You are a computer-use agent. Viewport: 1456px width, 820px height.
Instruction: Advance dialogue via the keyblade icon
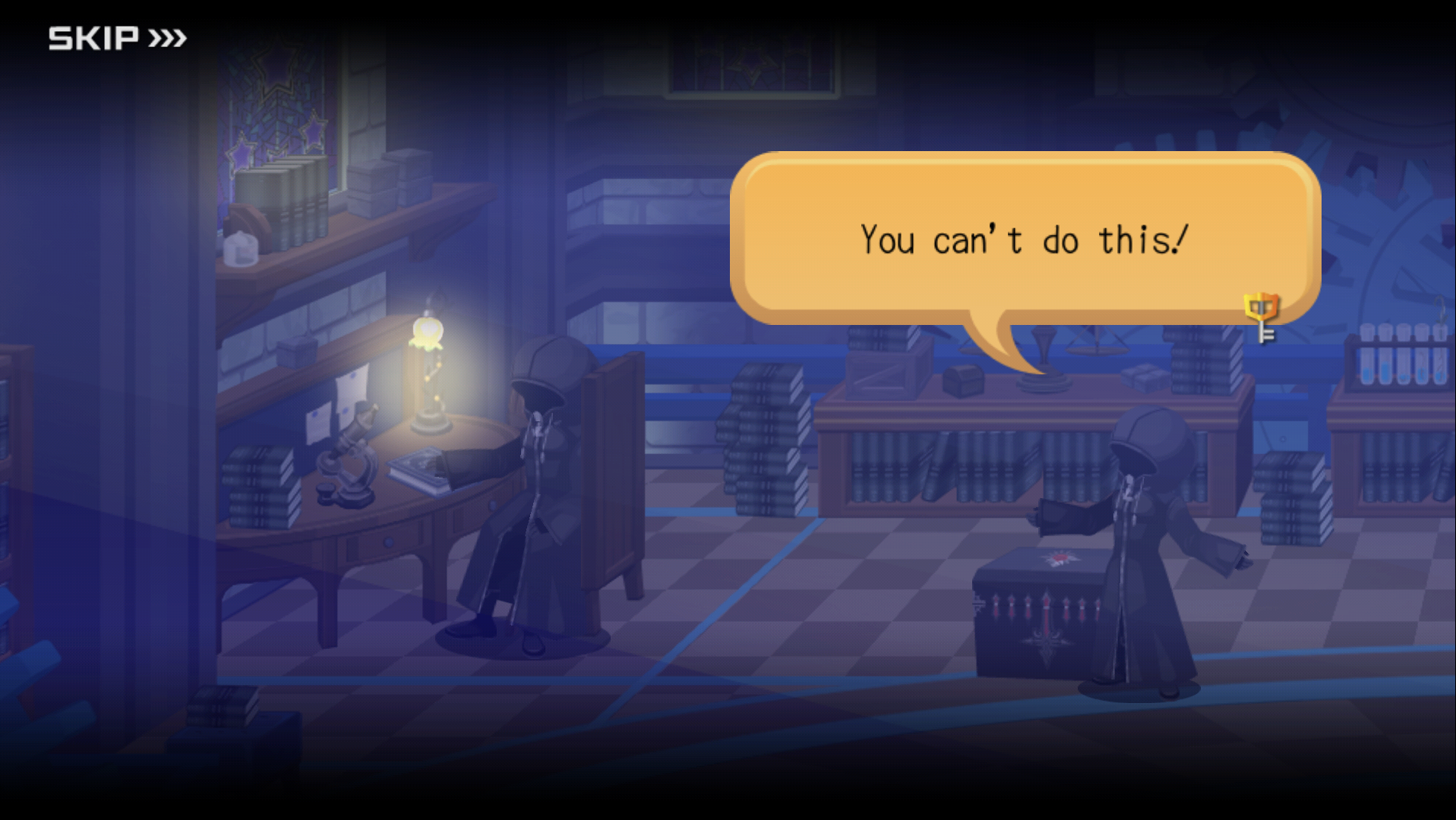(x=1262, y=317)
